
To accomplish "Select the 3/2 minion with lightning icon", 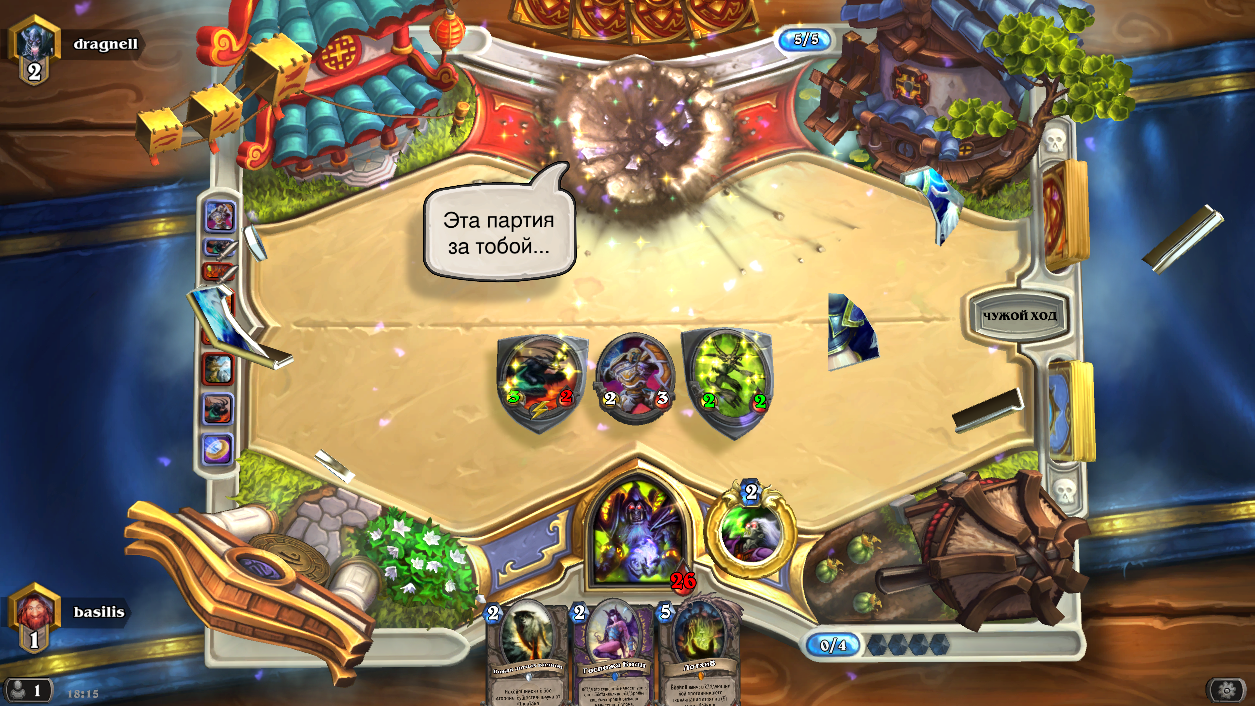I will (541, 383).
